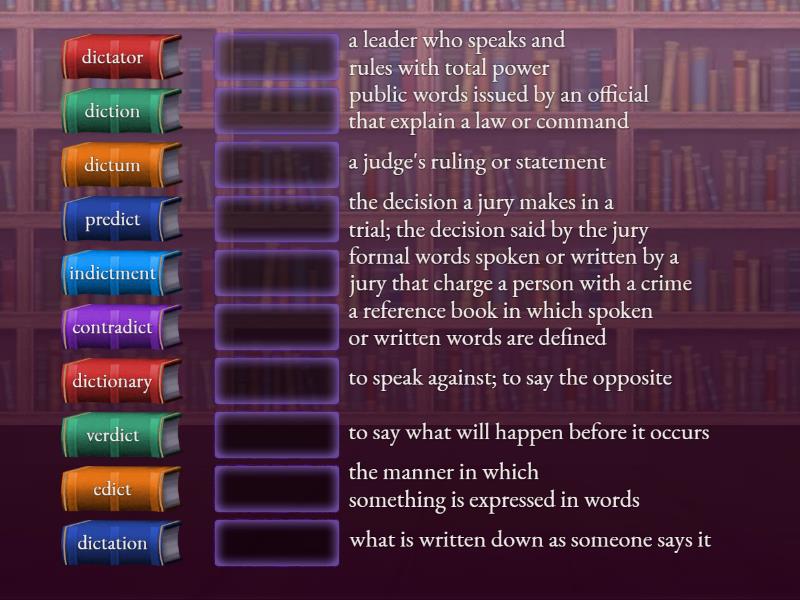Select the slot beside 'a judge's ruling or statement'
This screenshot has height=600, width=800.
point(277,165)
